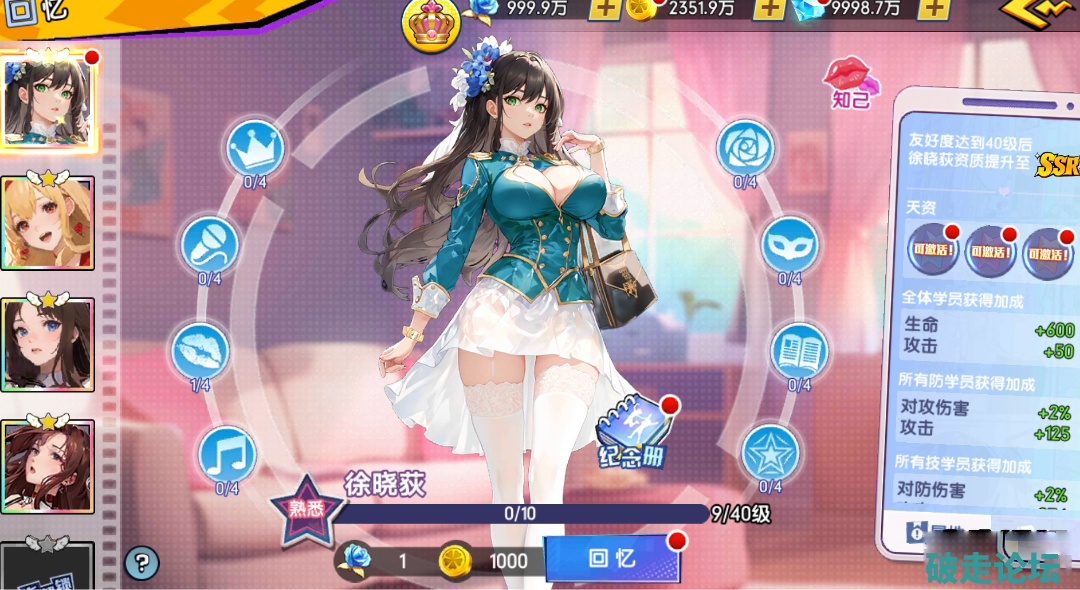Select the microphone memory node

coord(209,243)
